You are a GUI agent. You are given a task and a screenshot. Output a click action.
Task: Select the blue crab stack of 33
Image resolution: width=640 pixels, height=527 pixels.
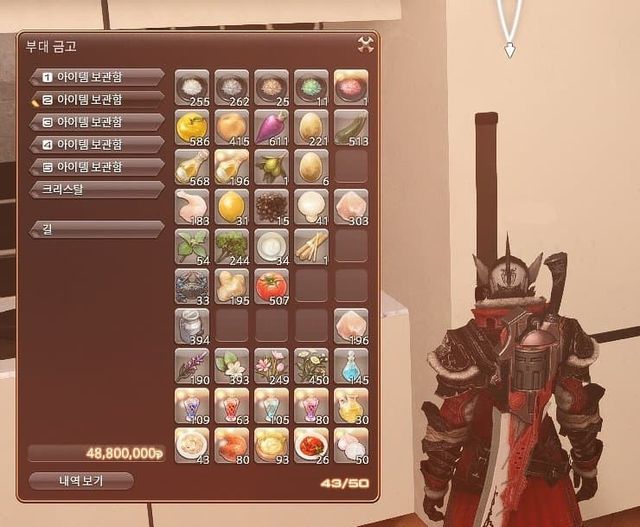tap(191, 284)
